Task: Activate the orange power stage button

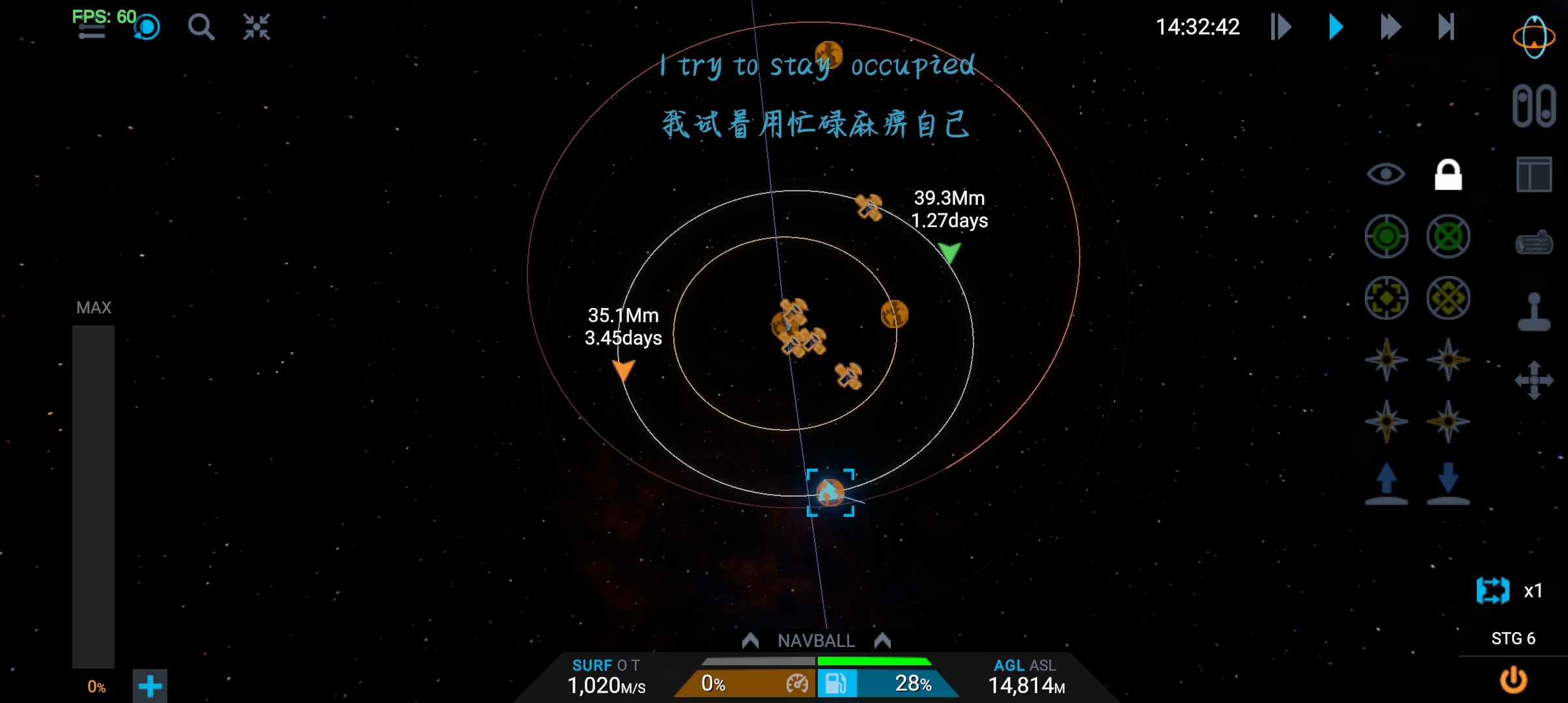Action: 1513,680
